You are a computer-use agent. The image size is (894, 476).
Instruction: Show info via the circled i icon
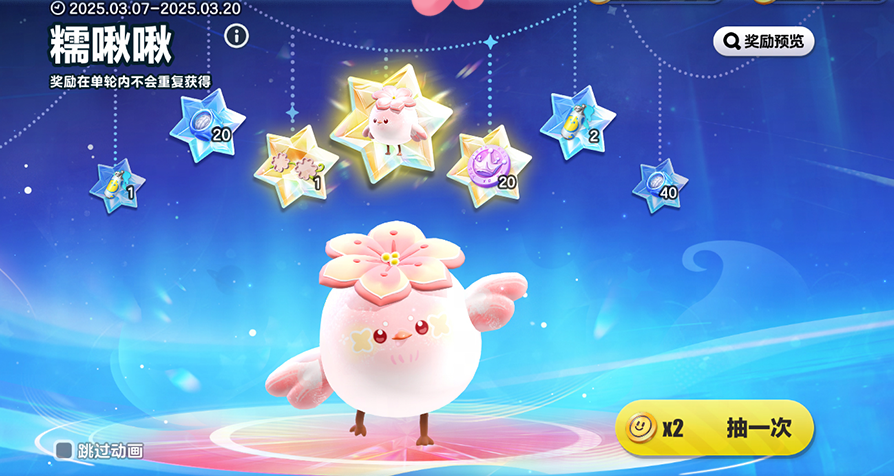pos(236,37)
